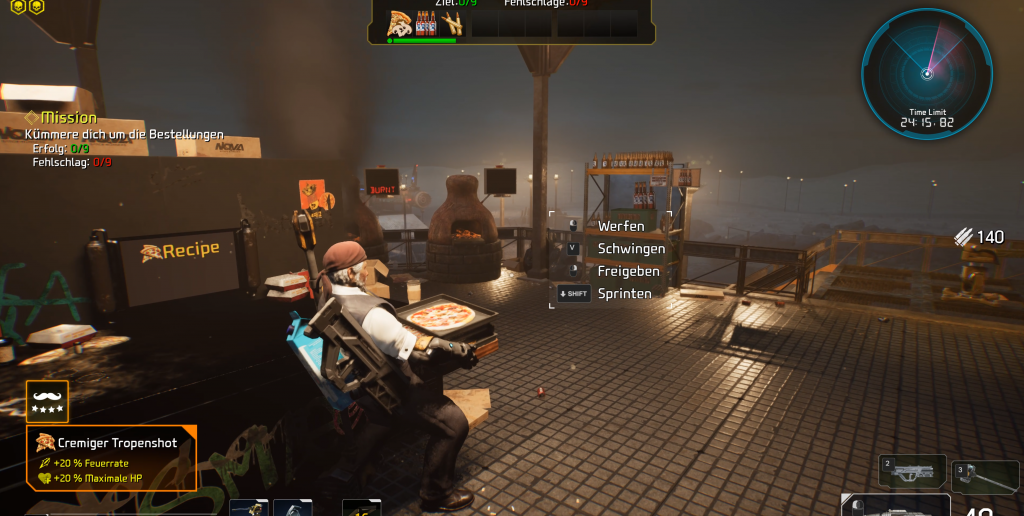Image resolution: width=1024 pixels, height=516 pixels.
Task: Select the beer bottles order icon
Action: pos(426,23)
